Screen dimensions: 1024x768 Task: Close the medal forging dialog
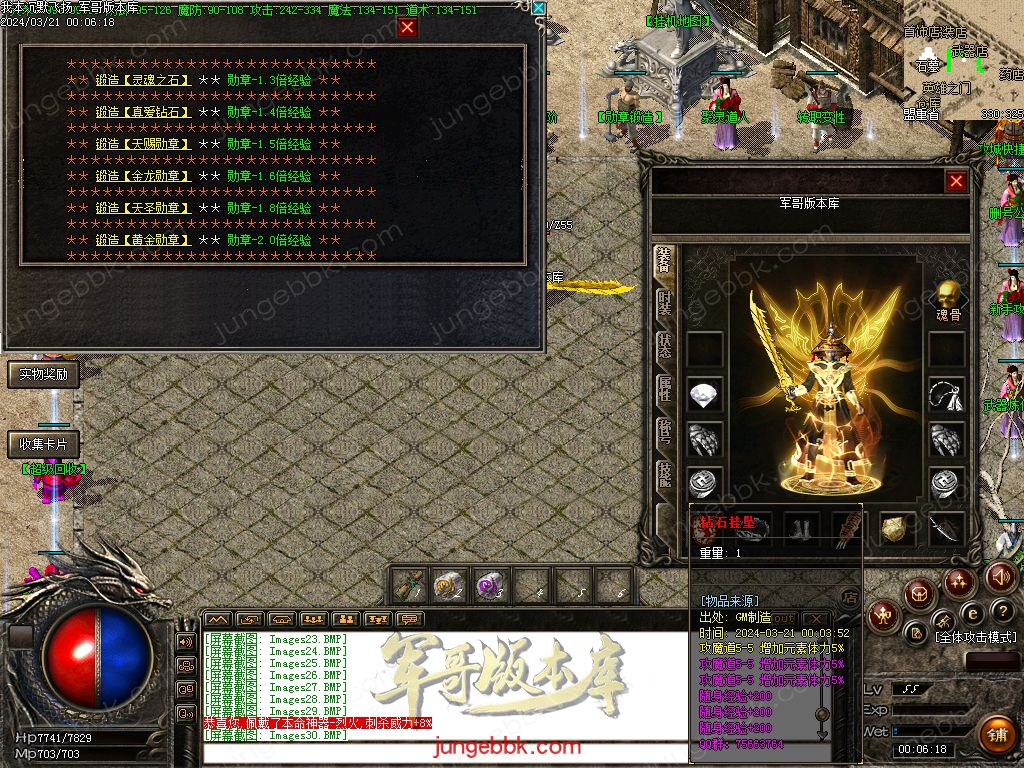(x=407, y=28)
